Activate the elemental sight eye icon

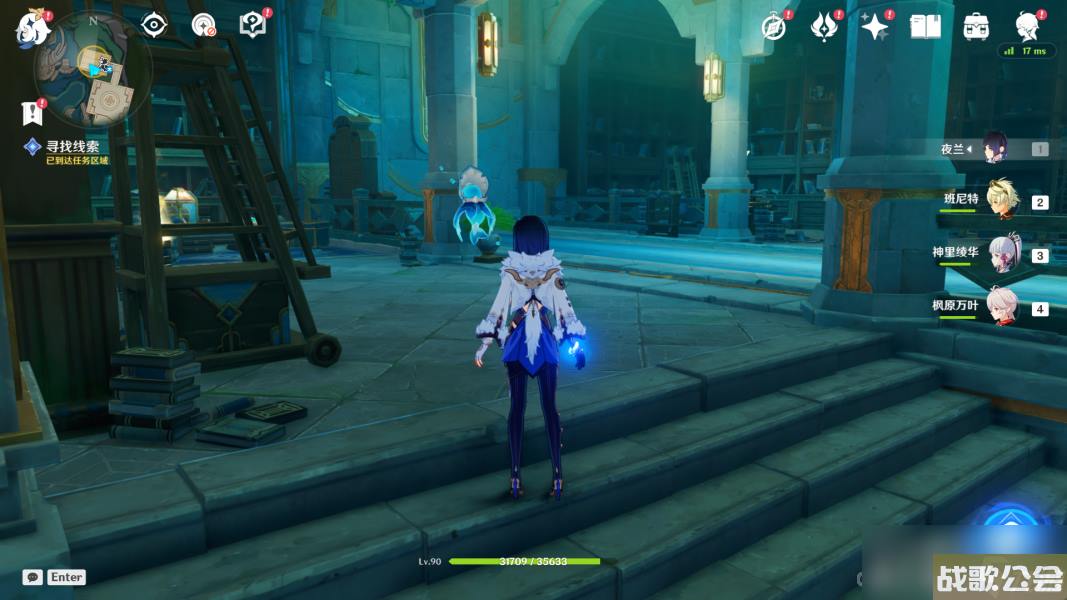point(153,25)
